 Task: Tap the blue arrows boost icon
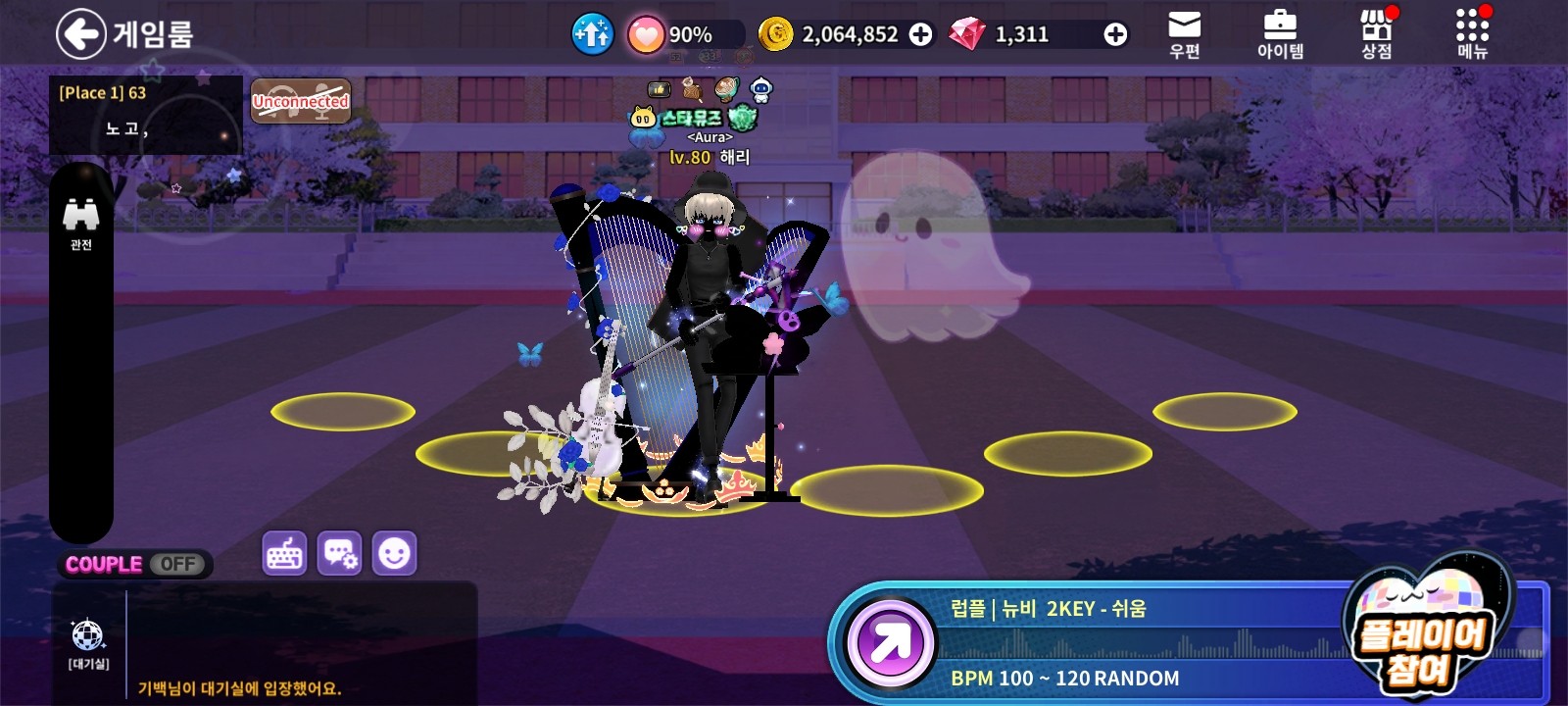coord(592,34)
